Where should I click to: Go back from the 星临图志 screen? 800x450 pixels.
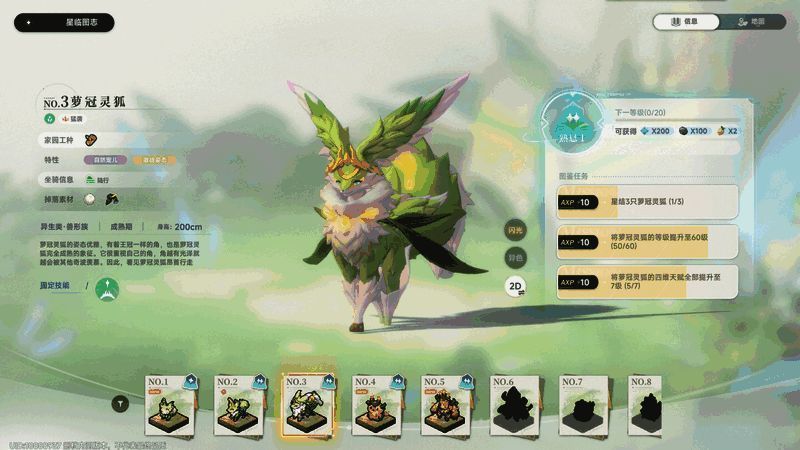tap(28, 22)
